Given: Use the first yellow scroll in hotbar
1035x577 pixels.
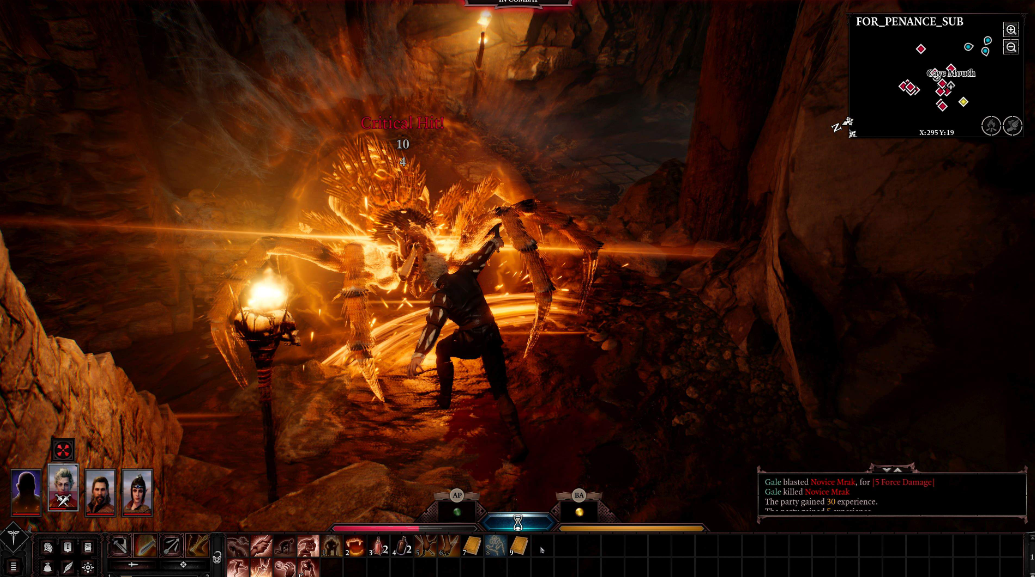Looking at the screenshot, I should 472,546.
